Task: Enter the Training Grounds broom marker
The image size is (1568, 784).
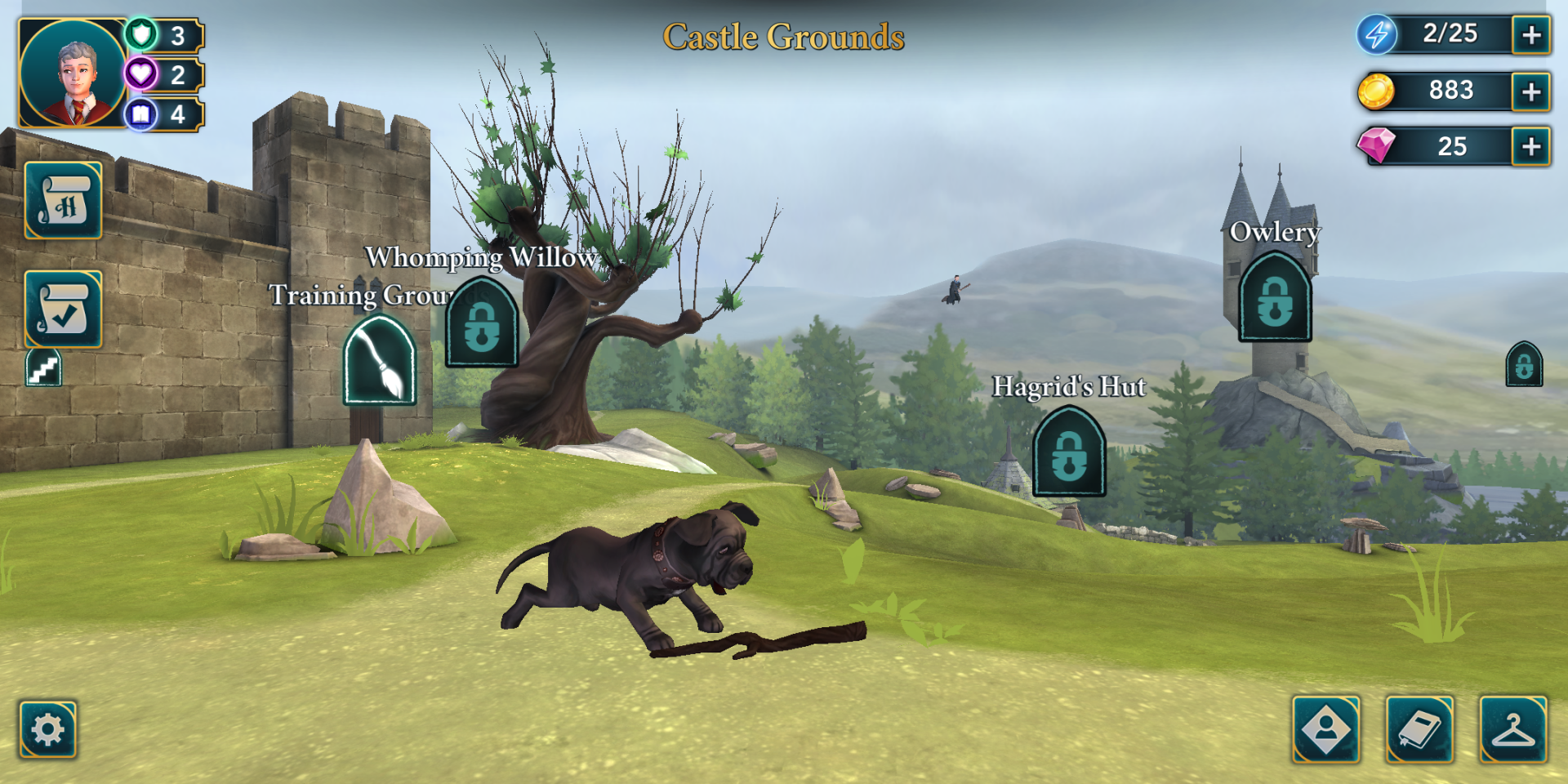Action: tap(380, 362)
